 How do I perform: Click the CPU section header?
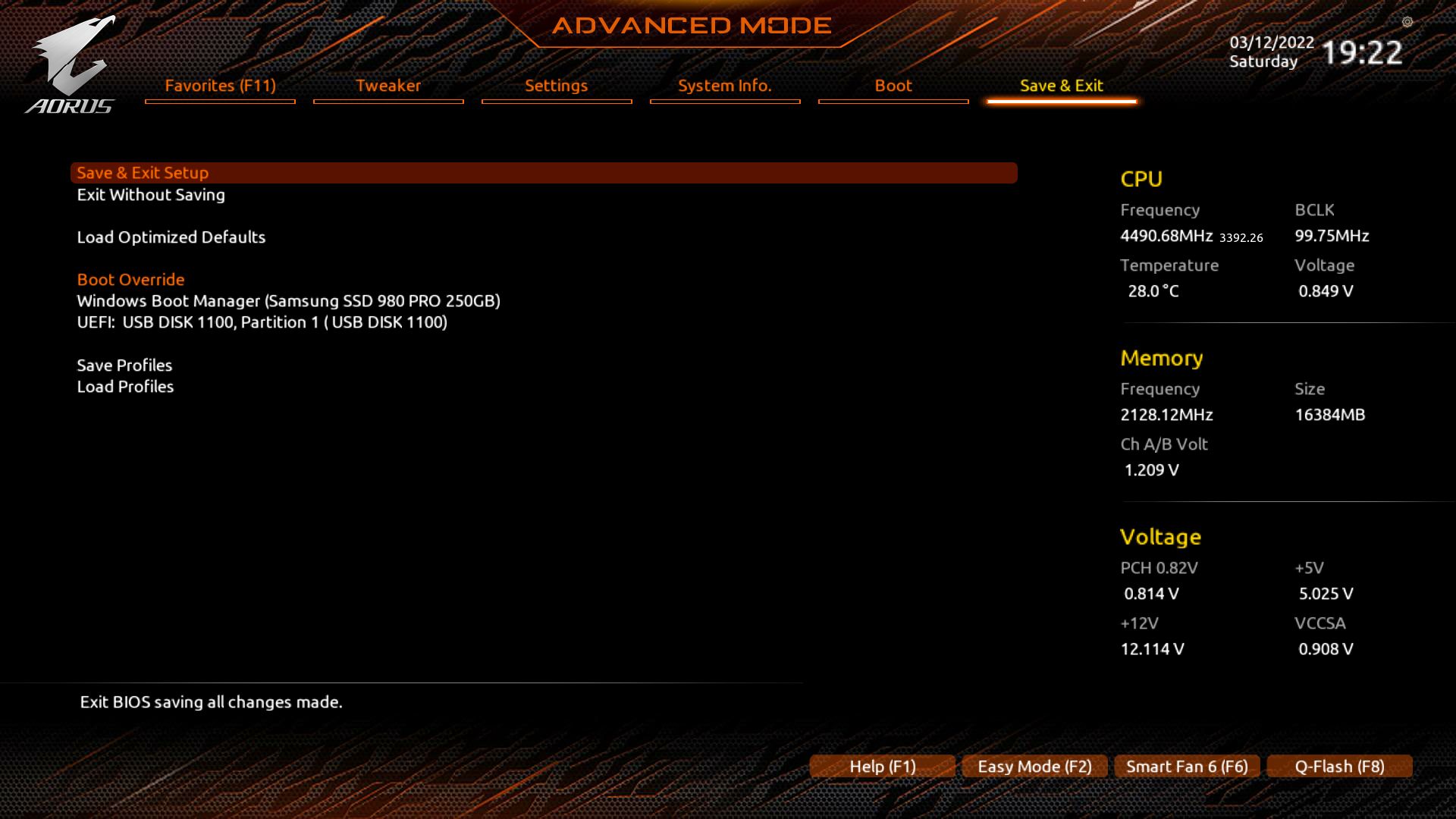1141,179
